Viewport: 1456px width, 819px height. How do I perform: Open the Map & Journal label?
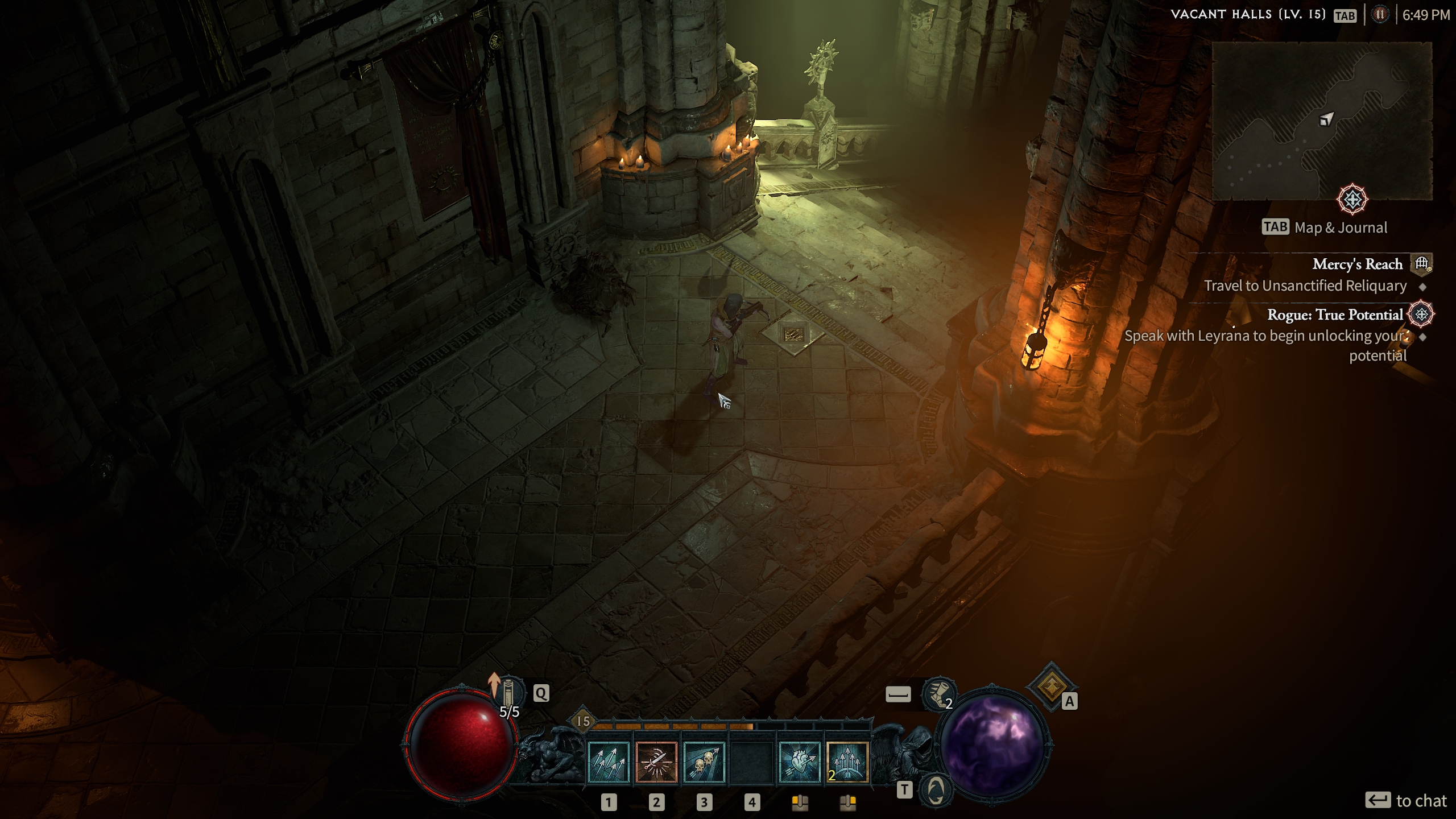click(x=1340, y=228)
